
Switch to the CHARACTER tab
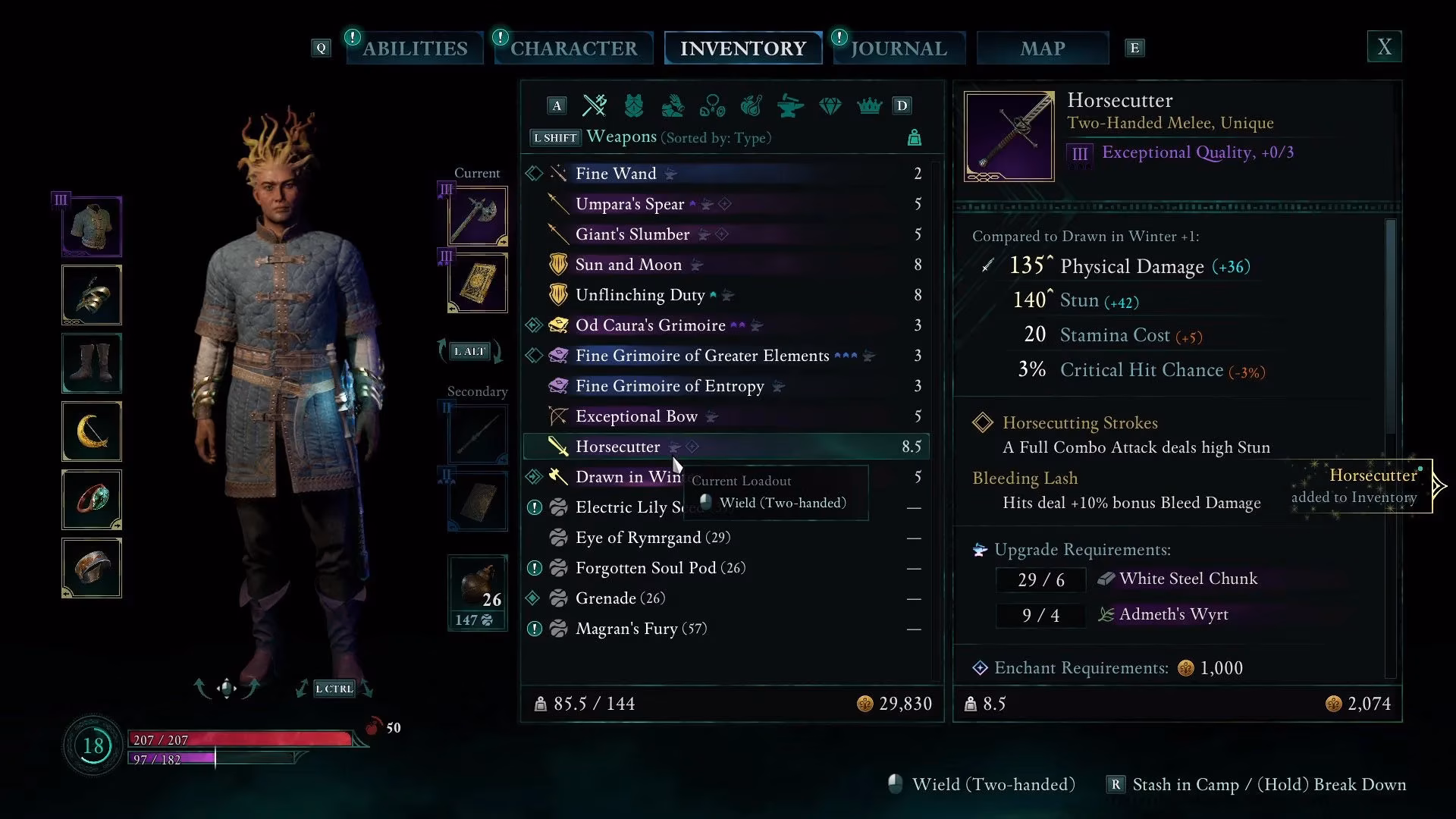(573, 48)
